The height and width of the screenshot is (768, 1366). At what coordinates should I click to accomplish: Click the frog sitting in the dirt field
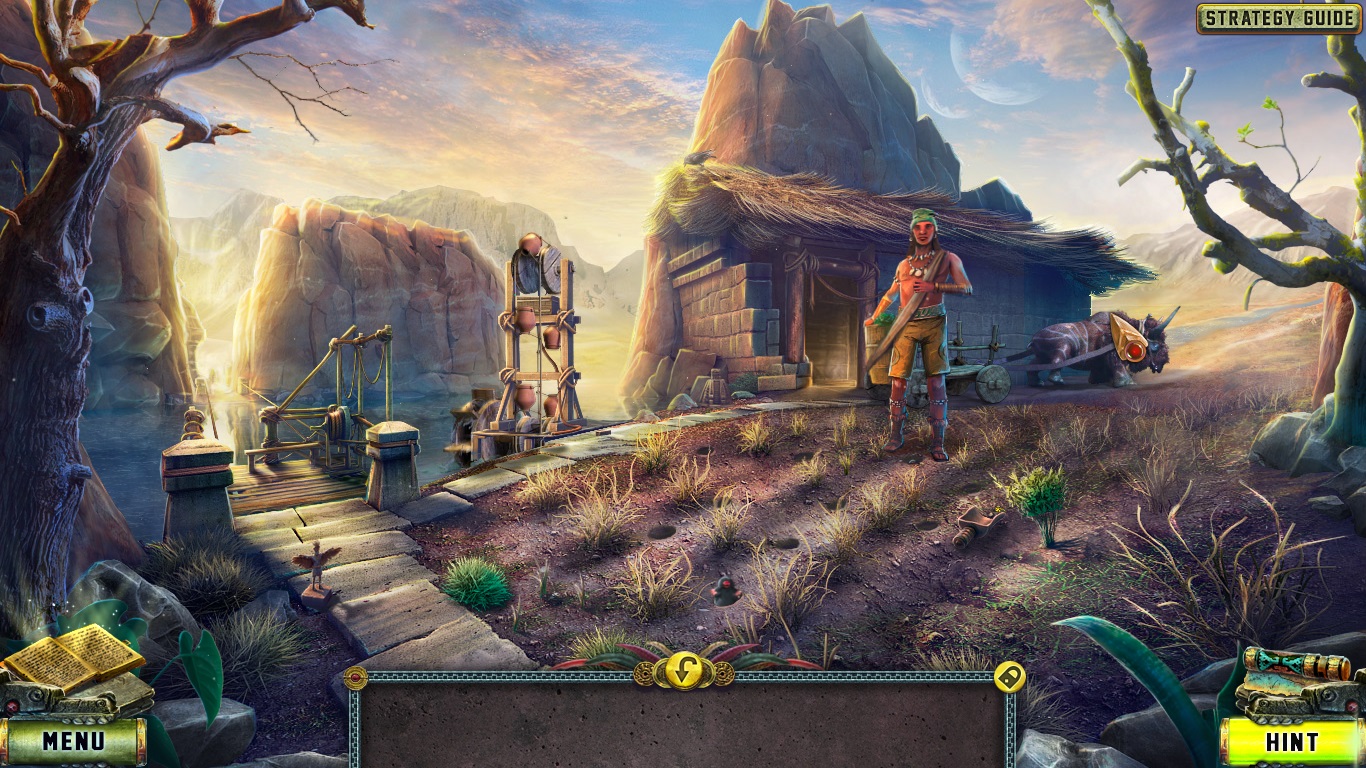tap(726, 592)
